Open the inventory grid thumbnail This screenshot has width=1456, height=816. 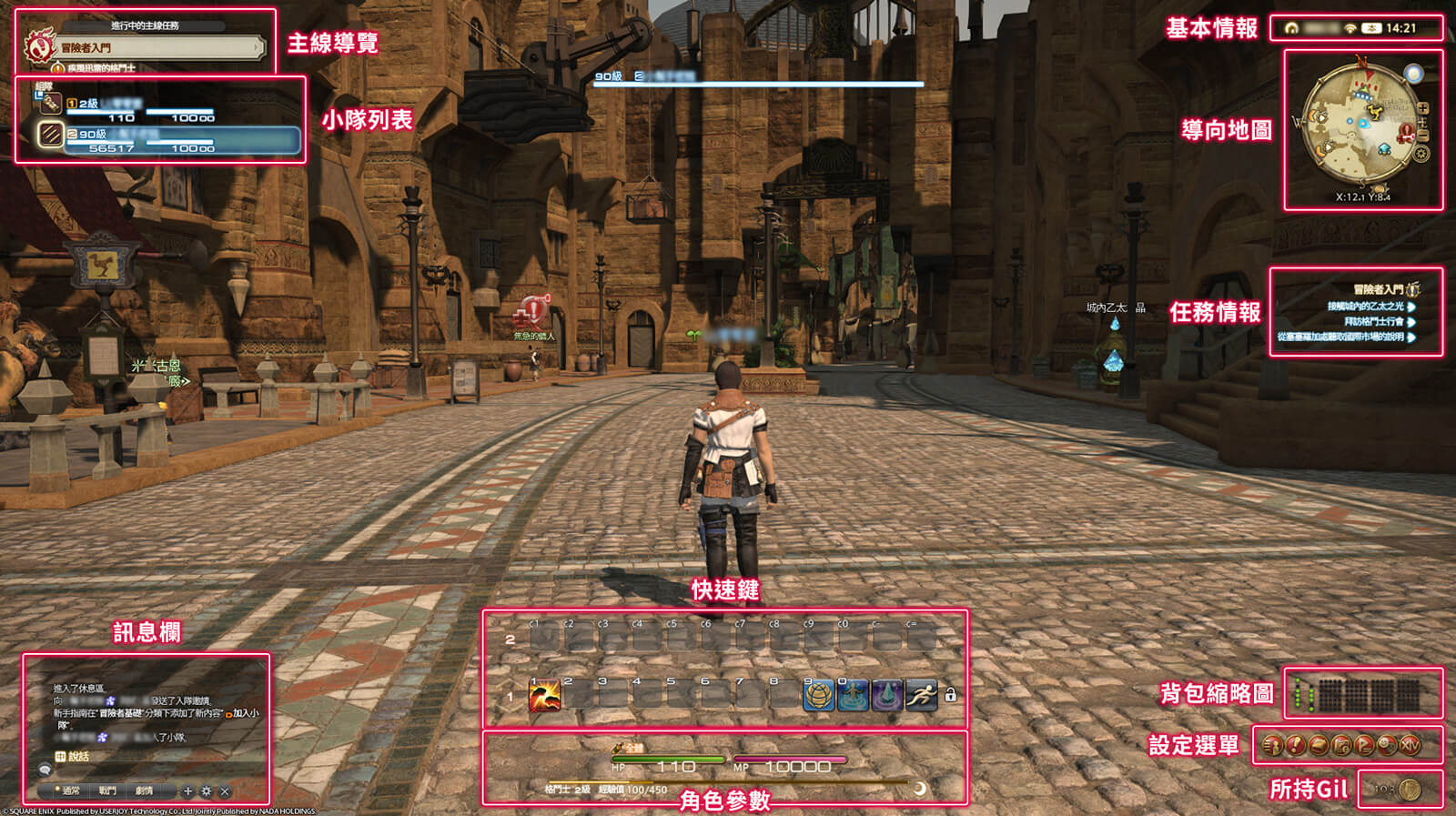(x=1368, y=696)
